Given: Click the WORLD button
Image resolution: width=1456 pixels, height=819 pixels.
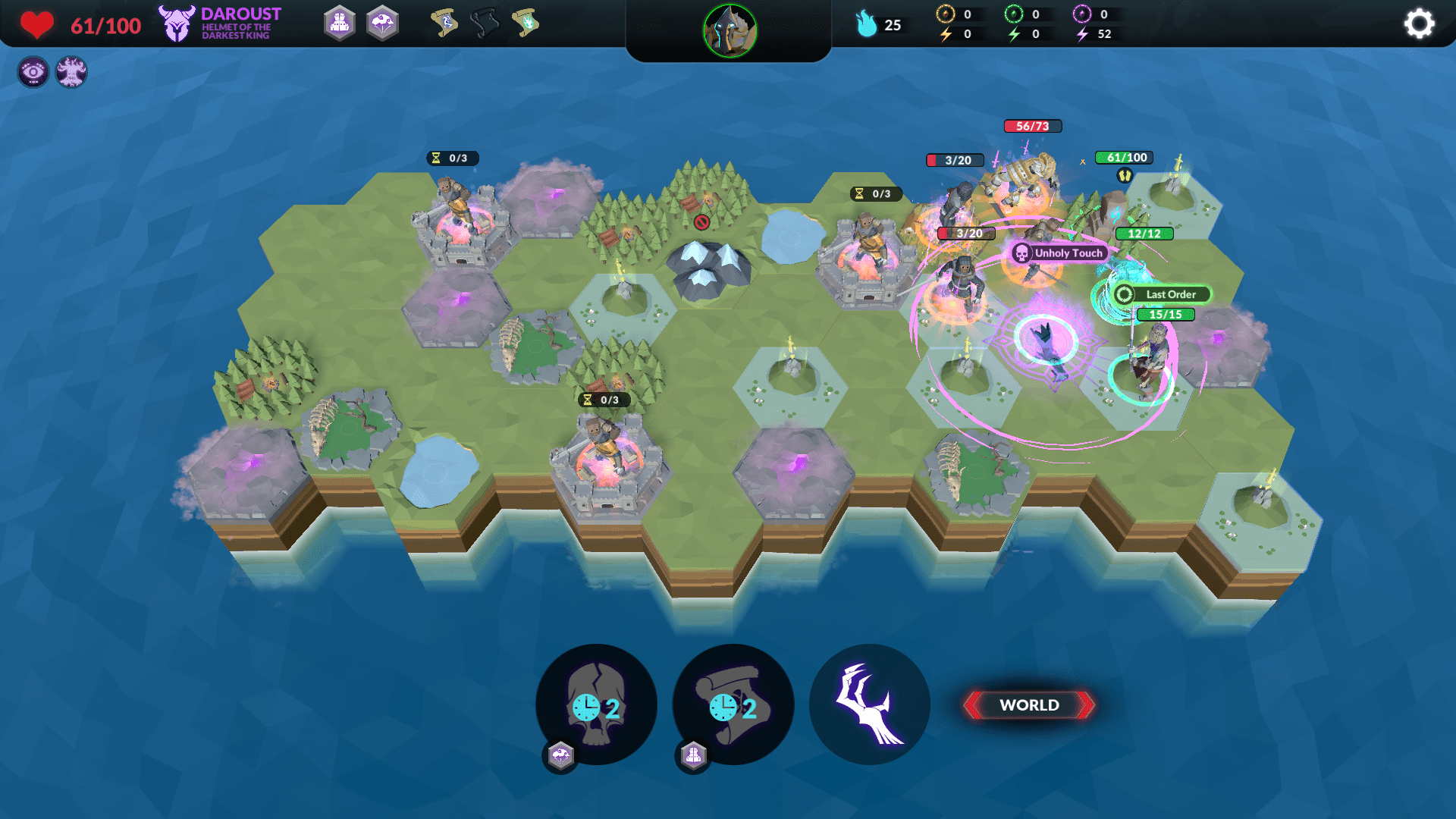Looking at the screenshot, I should point(1029,705).
